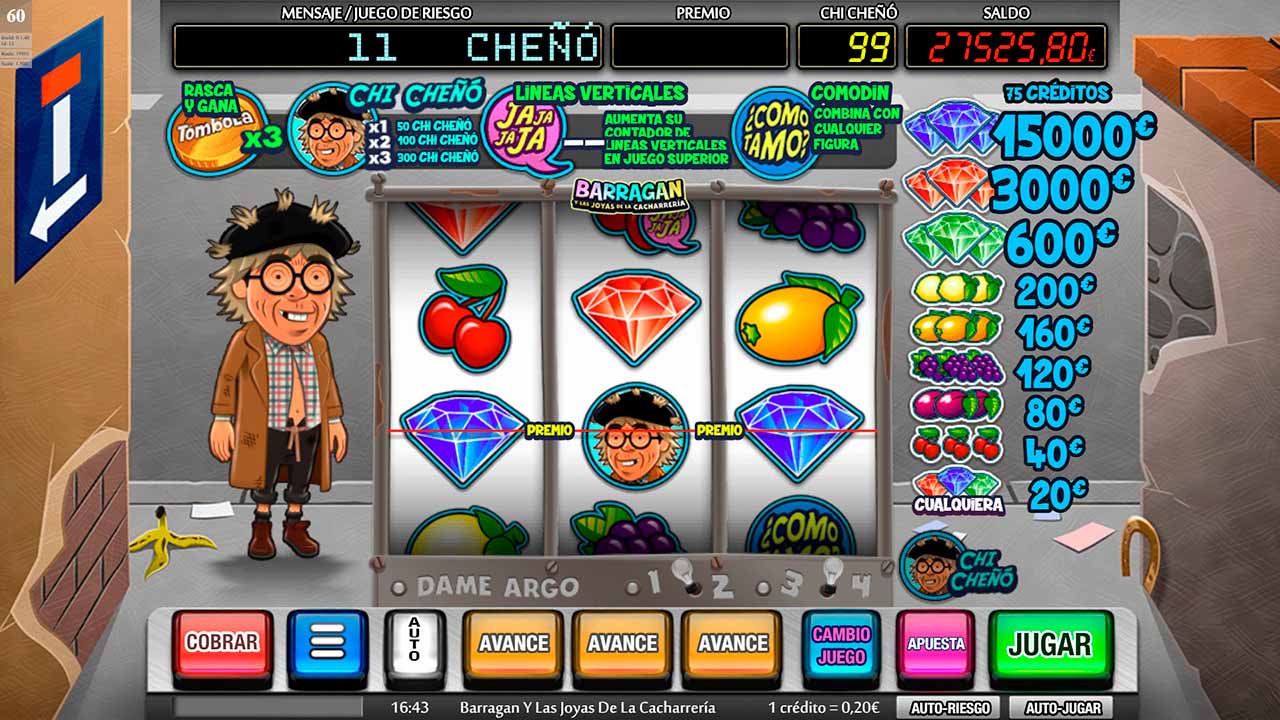Switch game with CAMBIO JUEGO
This screenshot has width=1280, height=720.
click(x=841, y=645)
